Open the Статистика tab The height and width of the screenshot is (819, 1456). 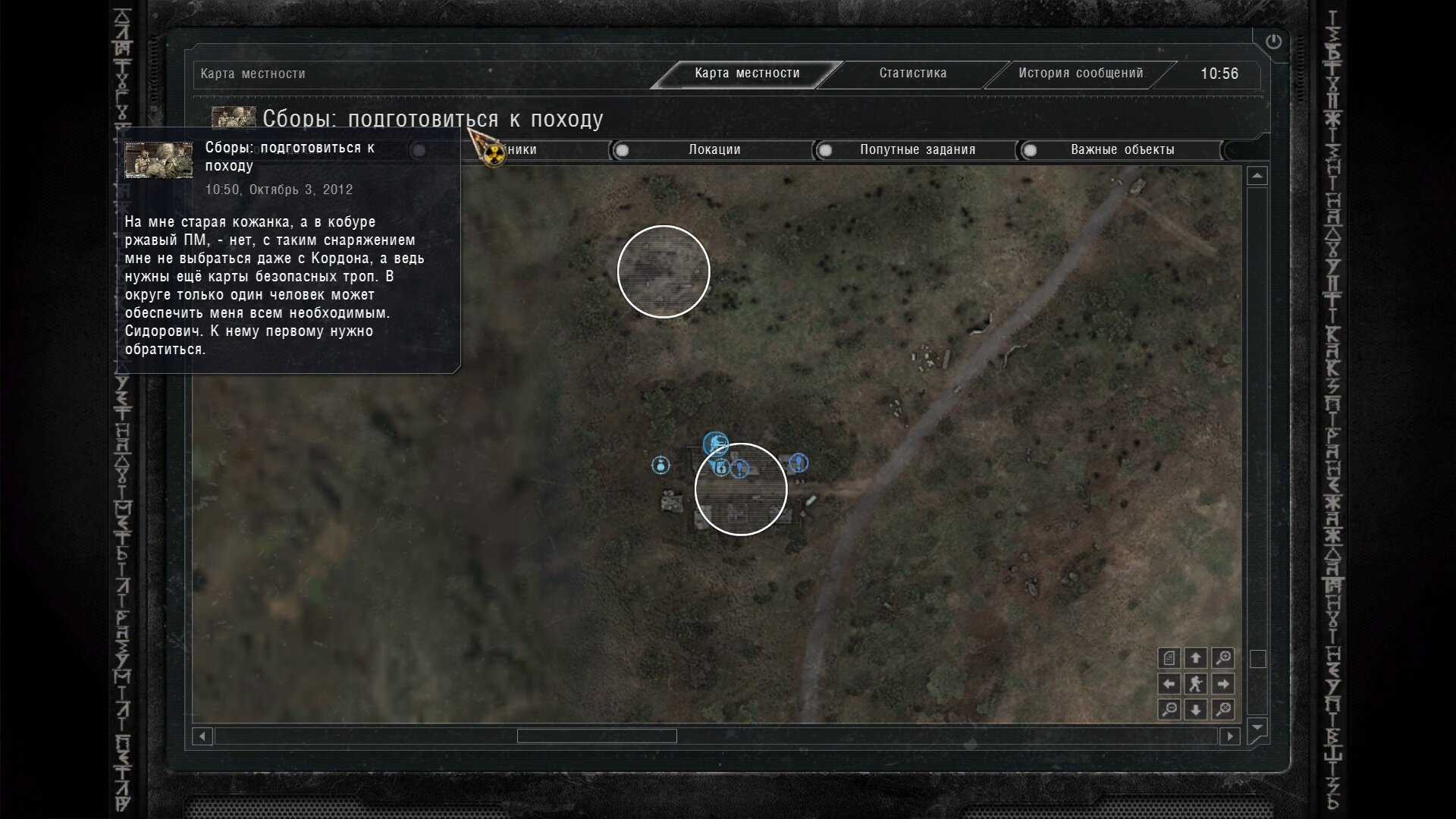coord(912,74)
